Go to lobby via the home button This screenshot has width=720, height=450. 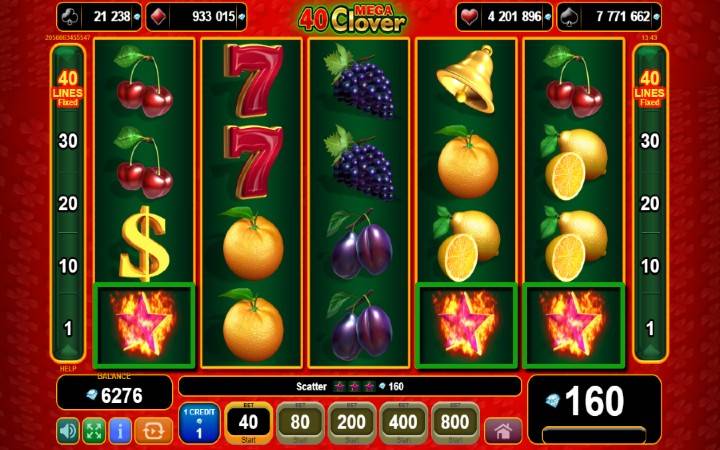tap(503, 431)
